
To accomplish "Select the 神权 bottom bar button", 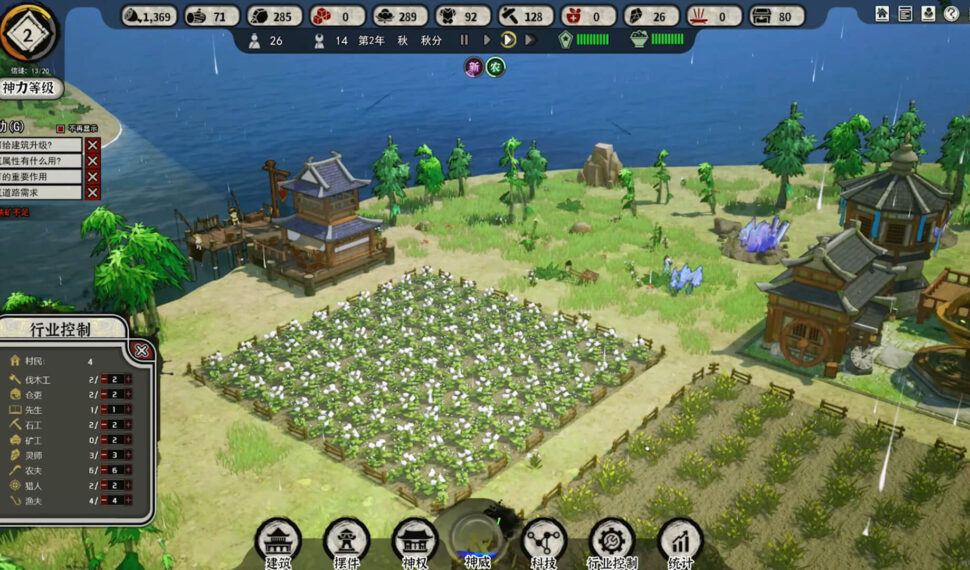I will 414,541.
